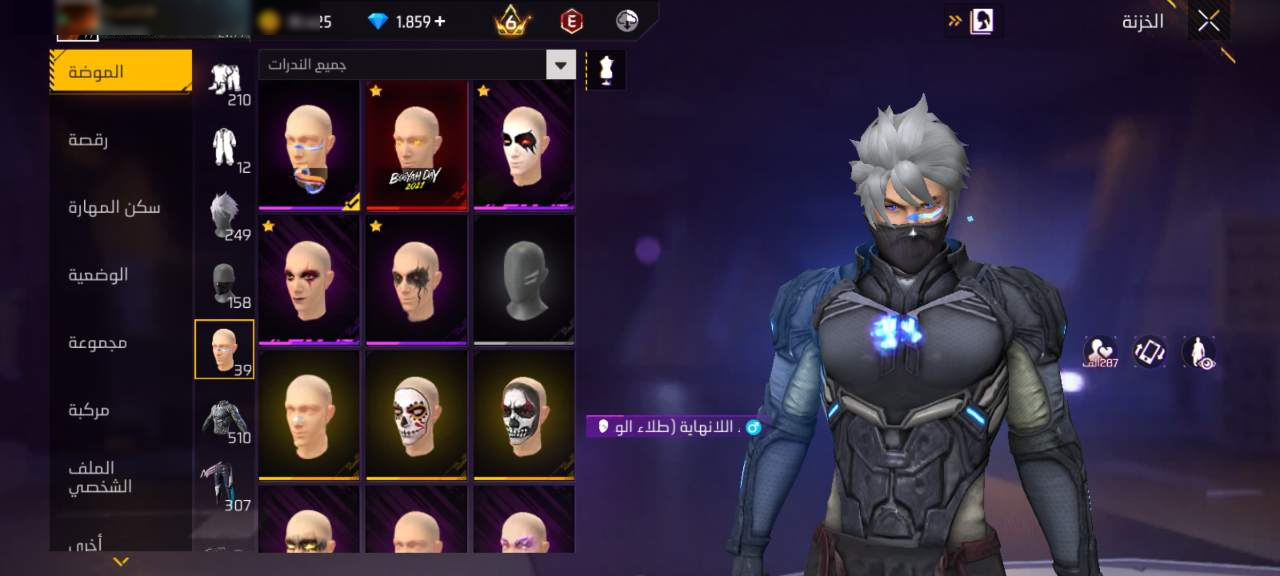Select the hair category with 249 items
Screen dimensions: 1280x576
[x=225, y=215]
